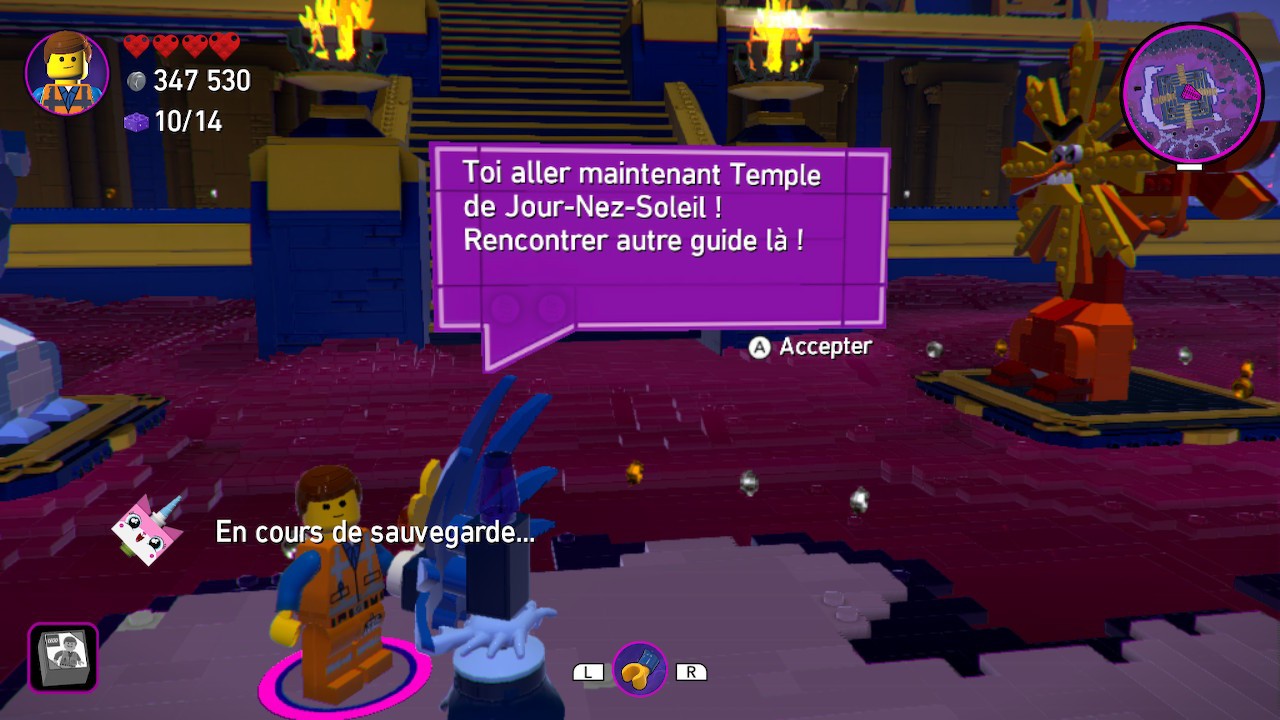Expand the white bar under the minimap
1280x720 pixels.
click(x=1190, y=168)
